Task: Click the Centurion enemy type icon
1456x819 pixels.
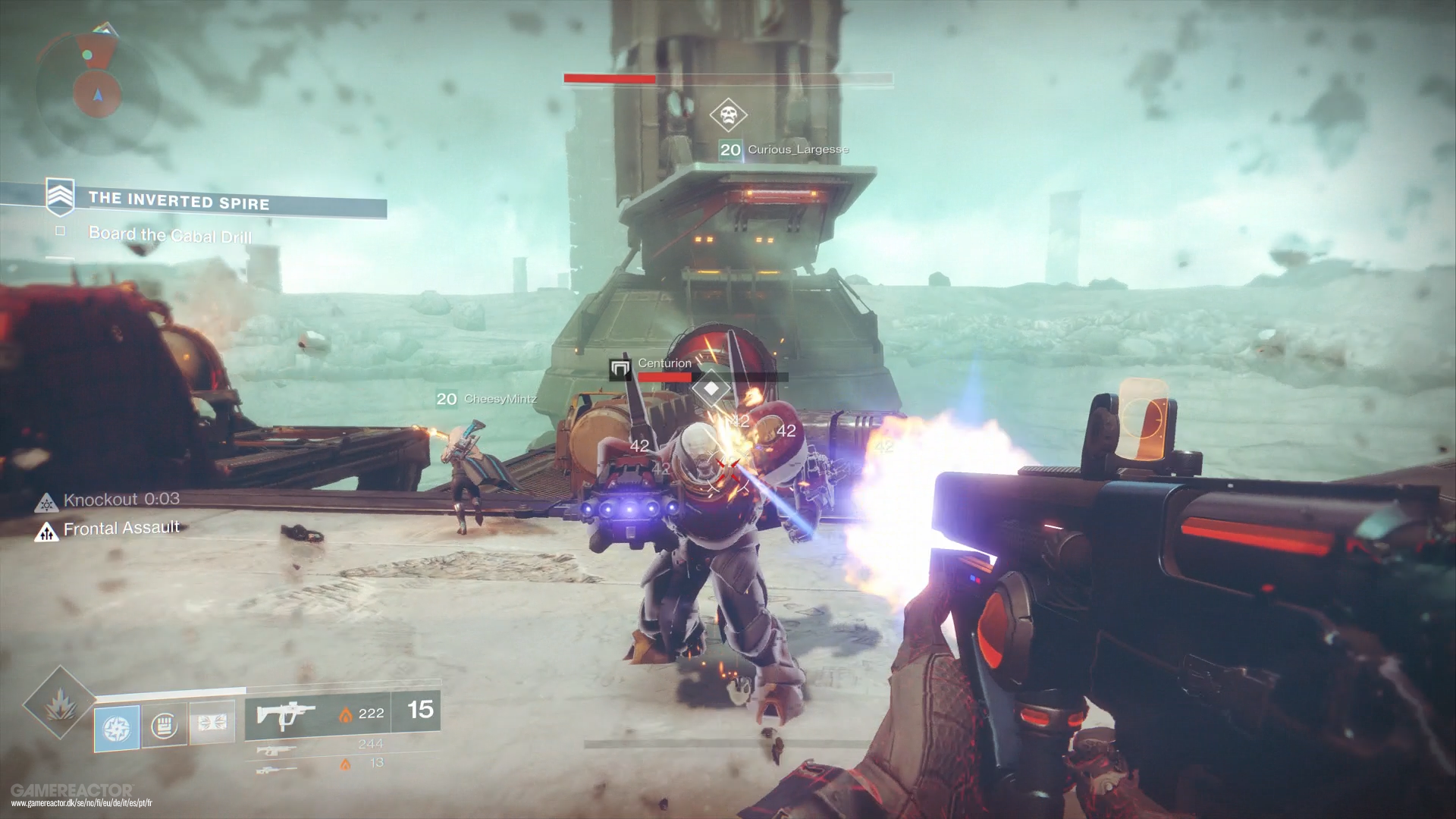Action: [x=620, y=369]
